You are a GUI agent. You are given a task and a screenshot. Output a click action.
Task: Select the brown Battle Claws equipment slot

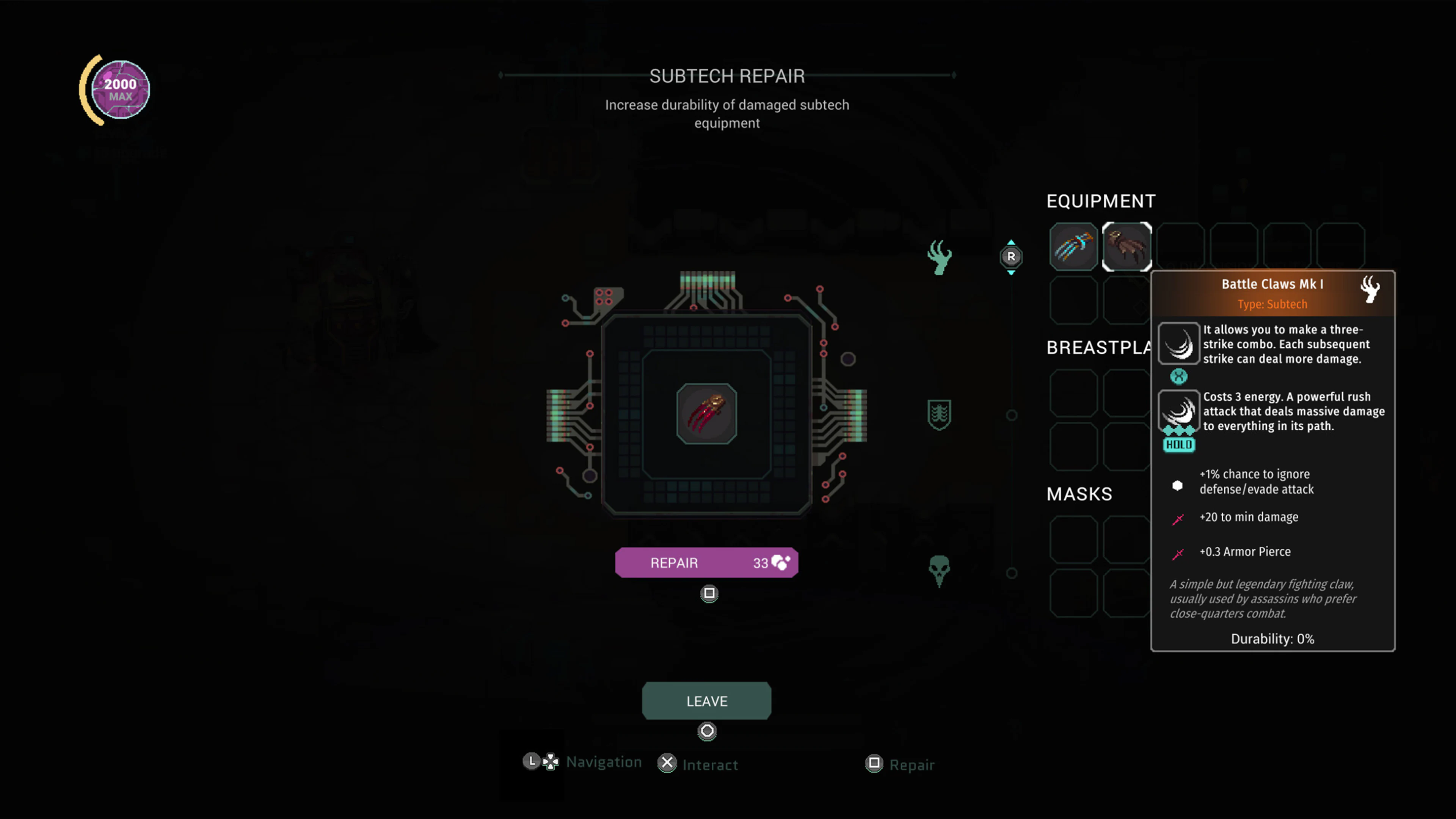click(x=1127, y=247)
